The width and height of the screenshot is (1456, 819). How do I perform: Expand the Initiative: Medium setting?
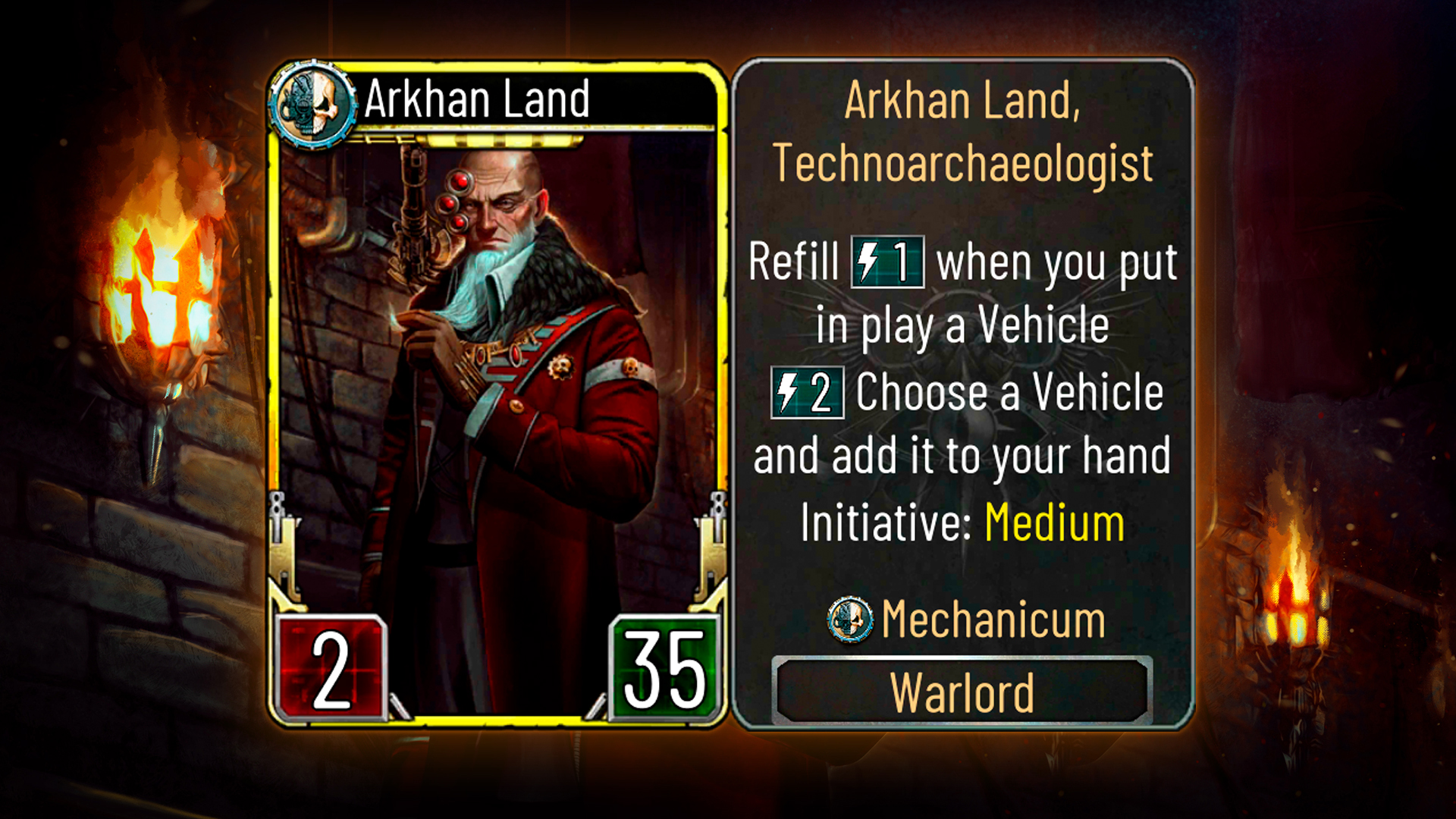click(x=962, y=520)
